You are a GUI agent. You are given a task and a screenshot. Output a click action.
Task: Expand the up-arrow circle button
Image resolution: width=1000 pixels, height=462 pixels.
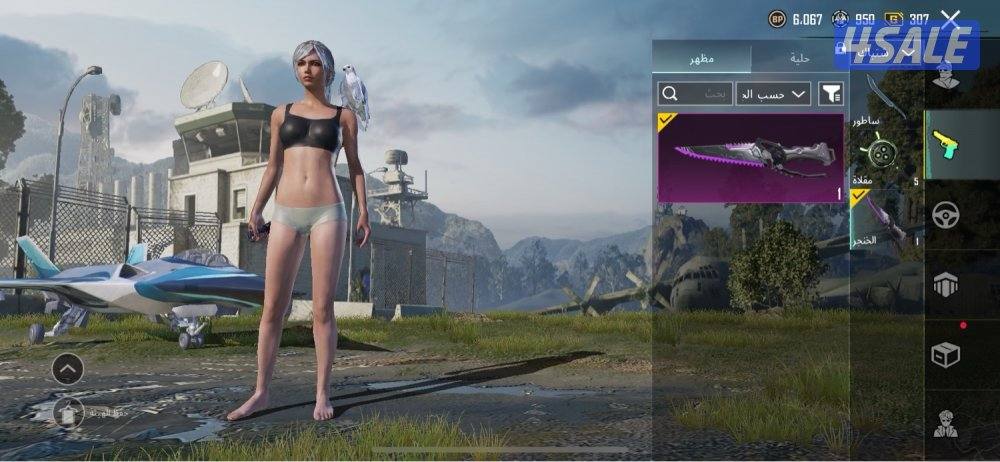click(67, 369)
